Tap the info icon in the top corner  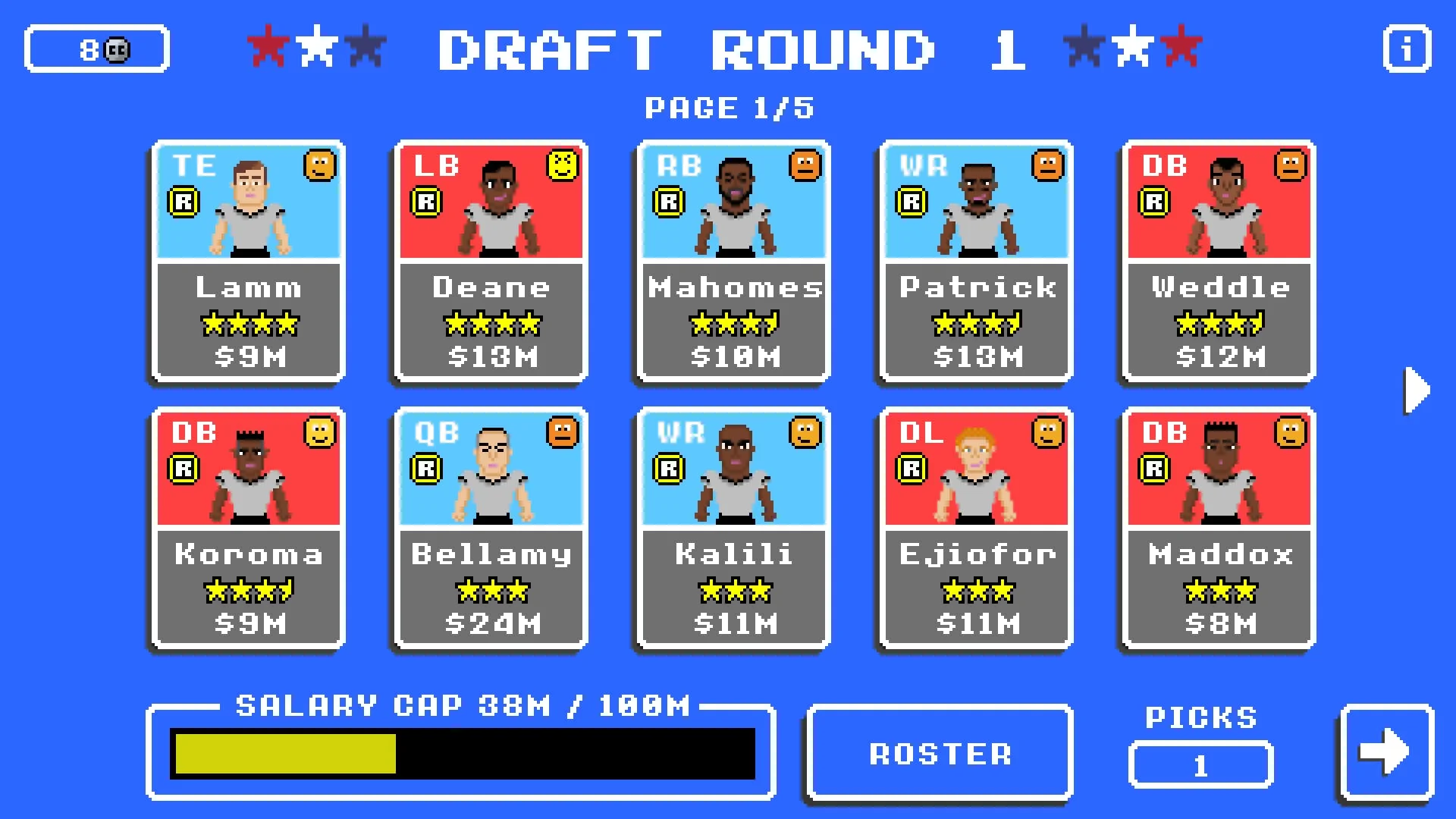pyautogui.click(x=1407, y=49)
